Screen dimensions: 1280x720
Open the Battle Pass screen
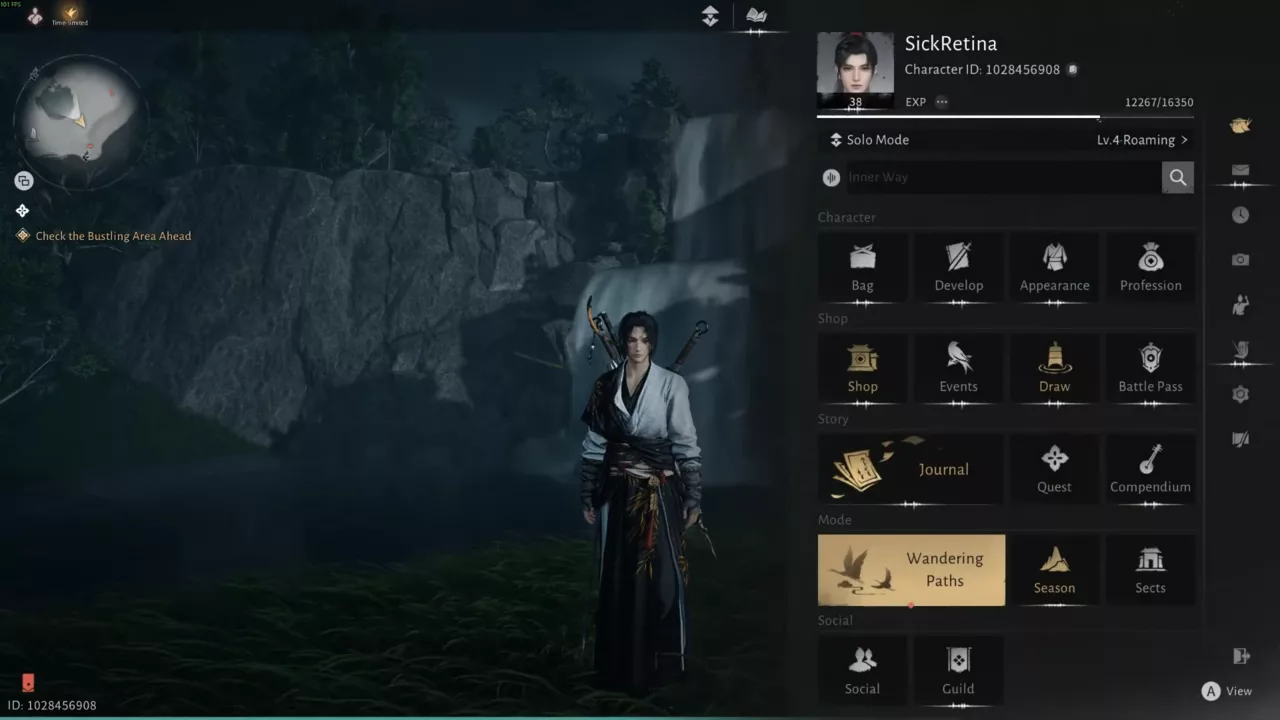point(1150,367)
